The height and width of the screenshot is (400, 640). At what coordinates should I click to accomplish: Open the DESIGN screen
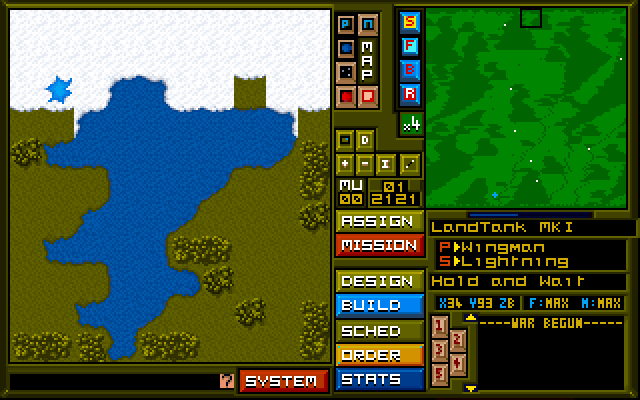click(x=378, y=281)
